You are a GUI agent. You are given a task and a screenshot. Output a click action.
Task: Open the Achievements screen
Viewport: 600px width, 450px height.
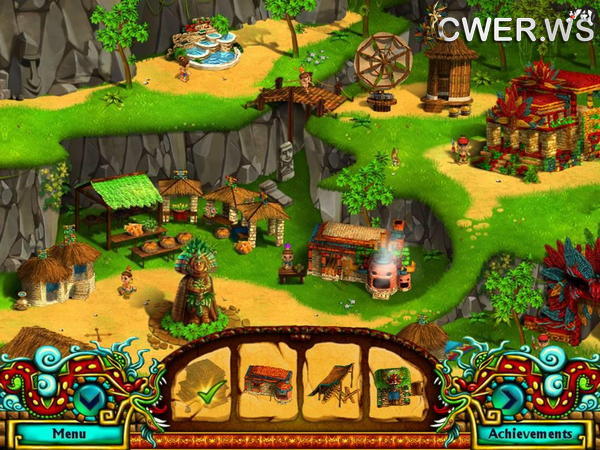coord(526,434)
